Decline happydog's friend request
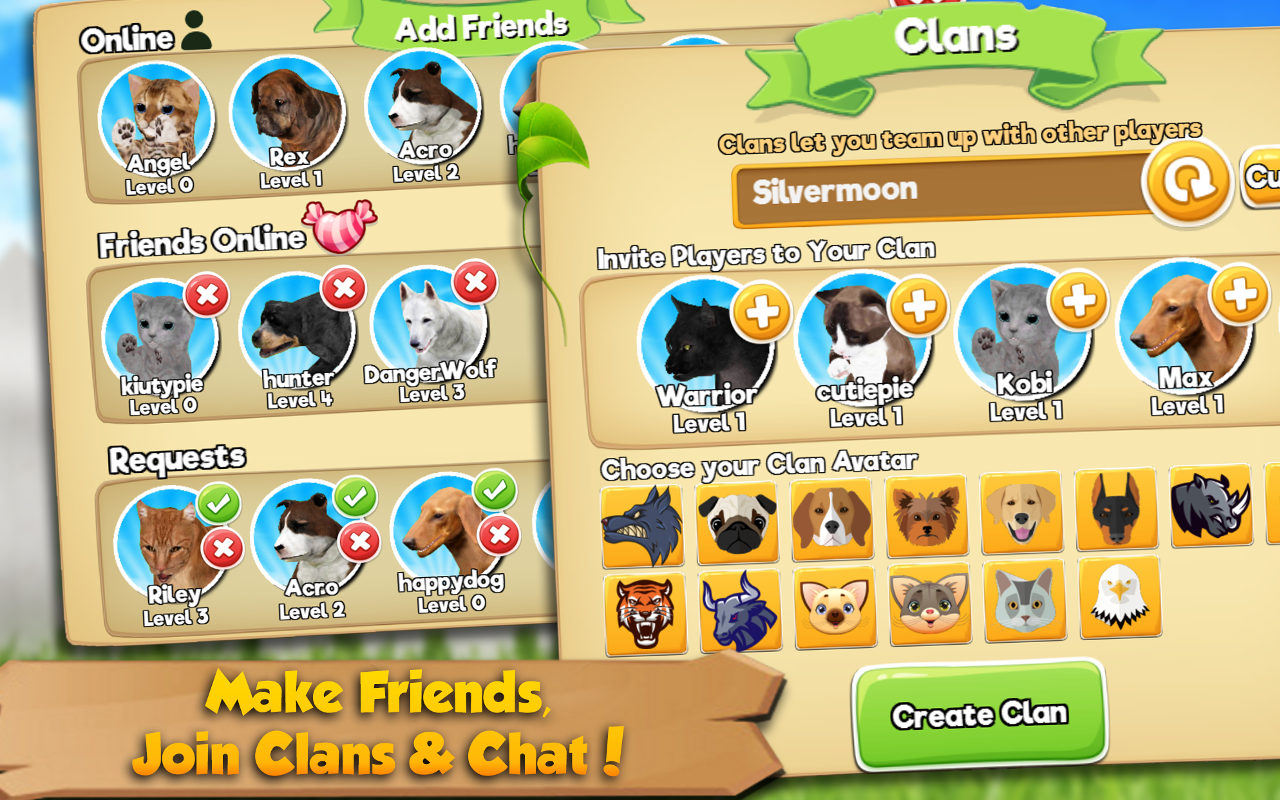 click(498, 536)
